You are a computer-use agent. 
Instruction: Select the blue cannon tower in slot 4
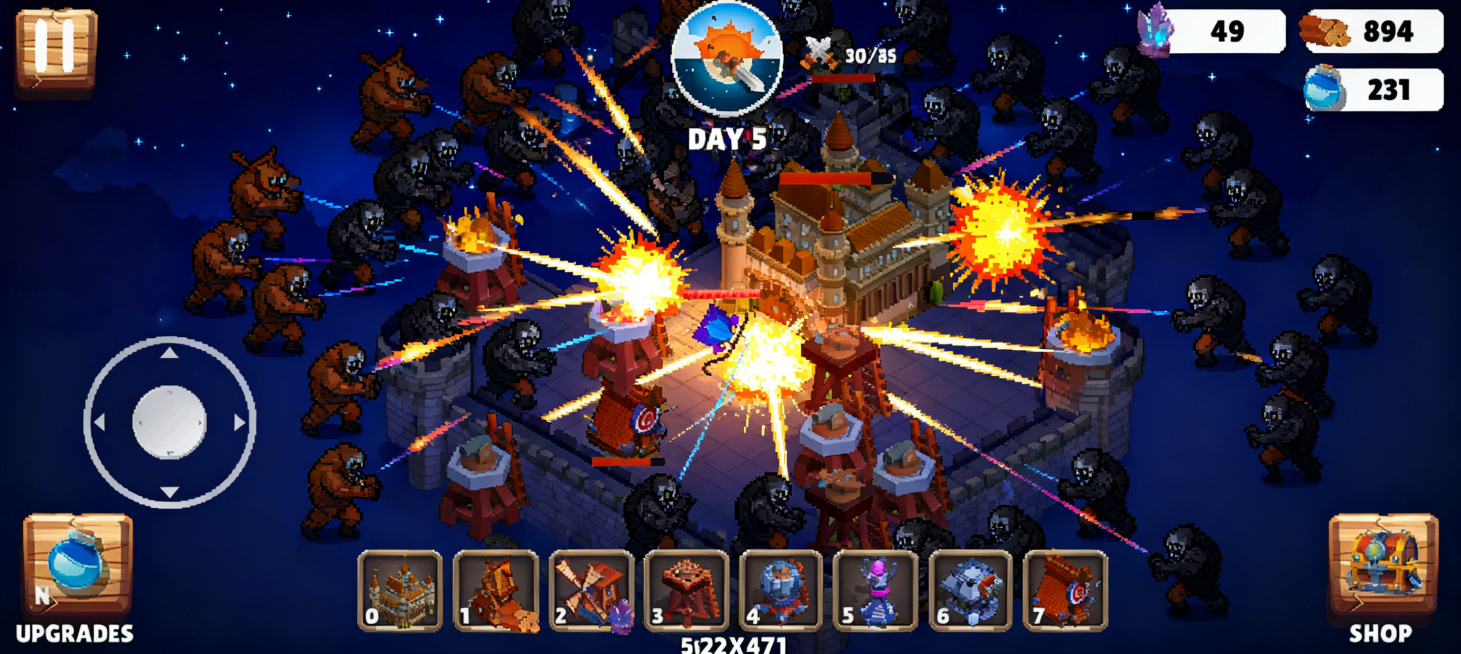(x=781, y=591)
